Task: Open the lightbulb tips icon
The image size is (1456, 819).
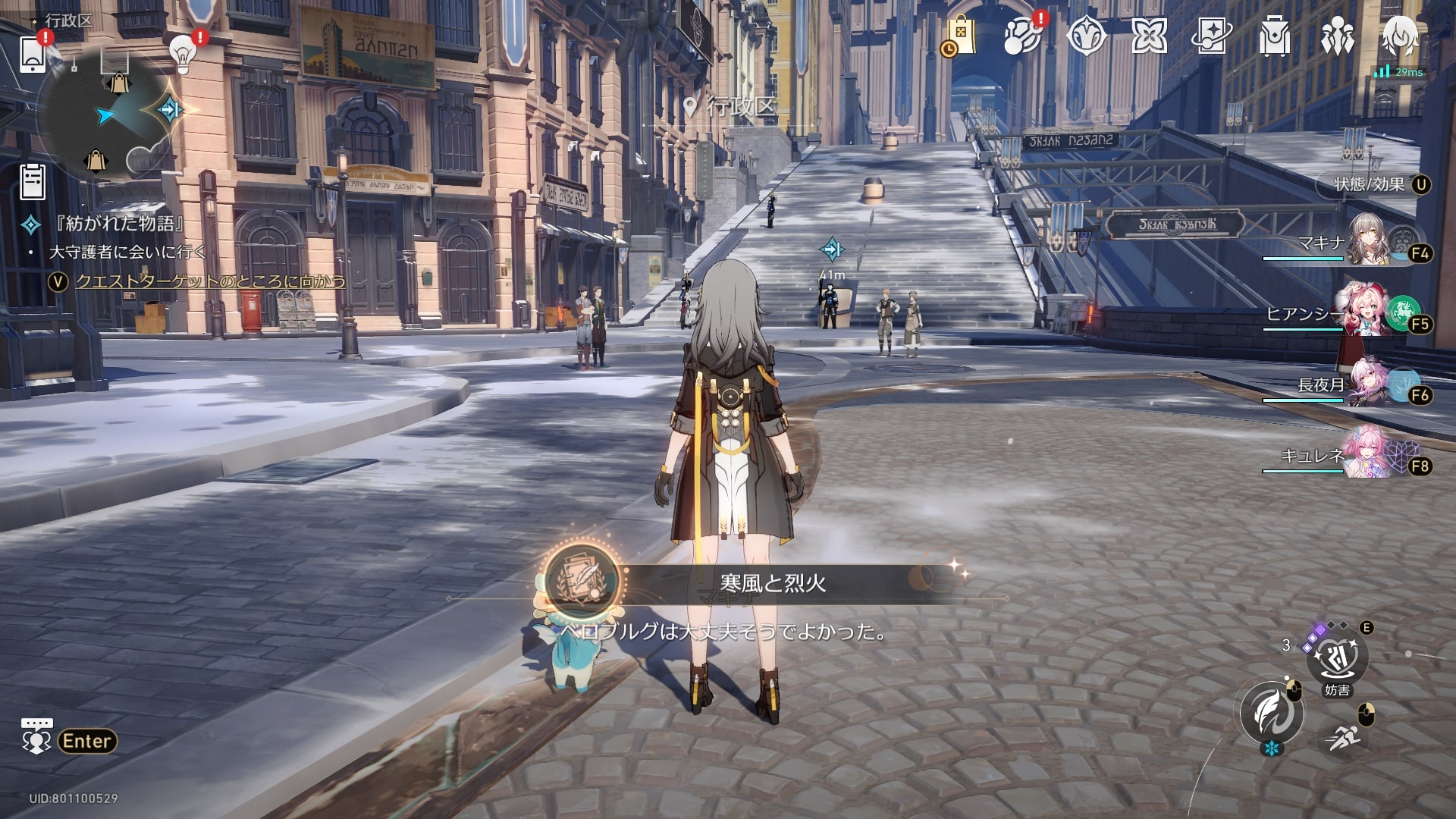Action: [x=183, y=53]
